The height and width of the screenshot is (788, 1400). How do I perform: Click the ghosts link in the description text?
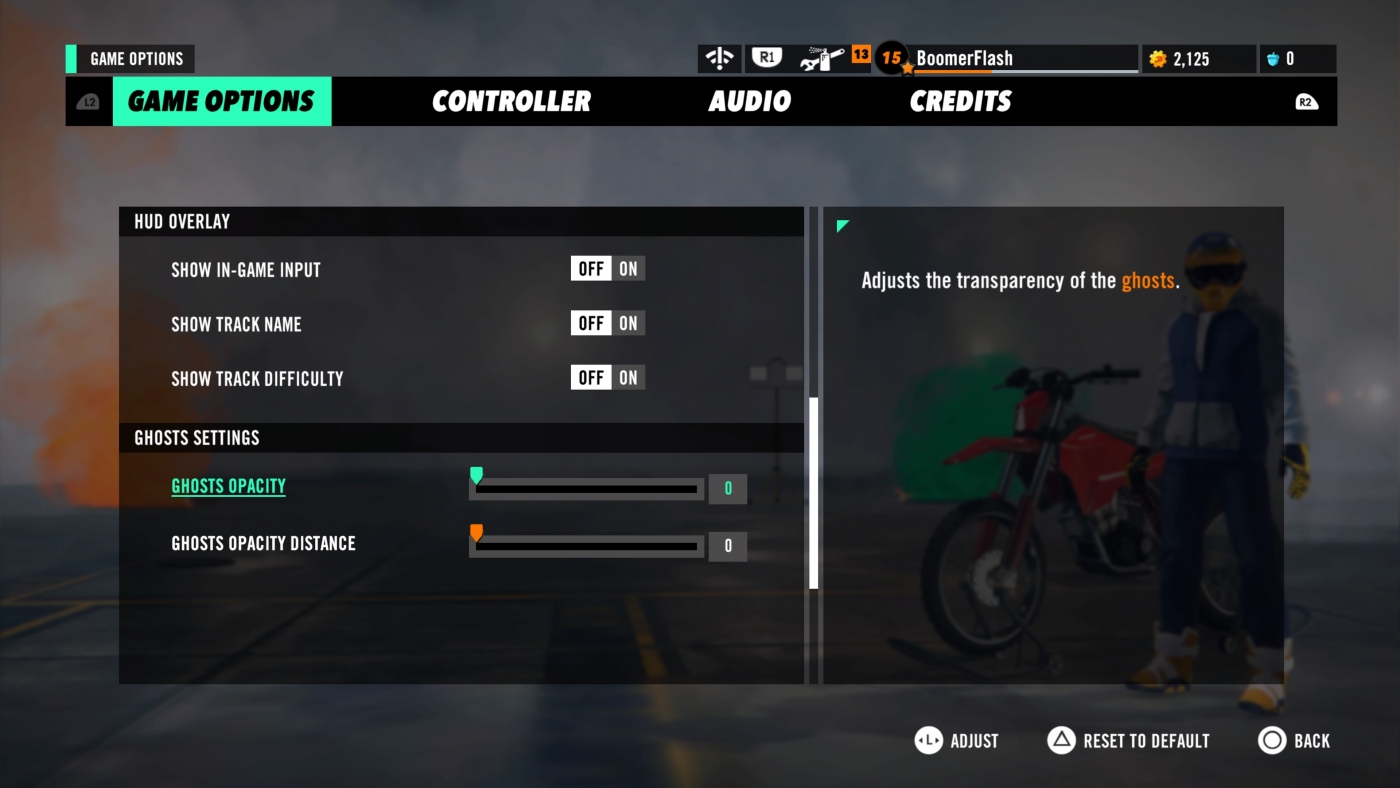point(1148,280)
